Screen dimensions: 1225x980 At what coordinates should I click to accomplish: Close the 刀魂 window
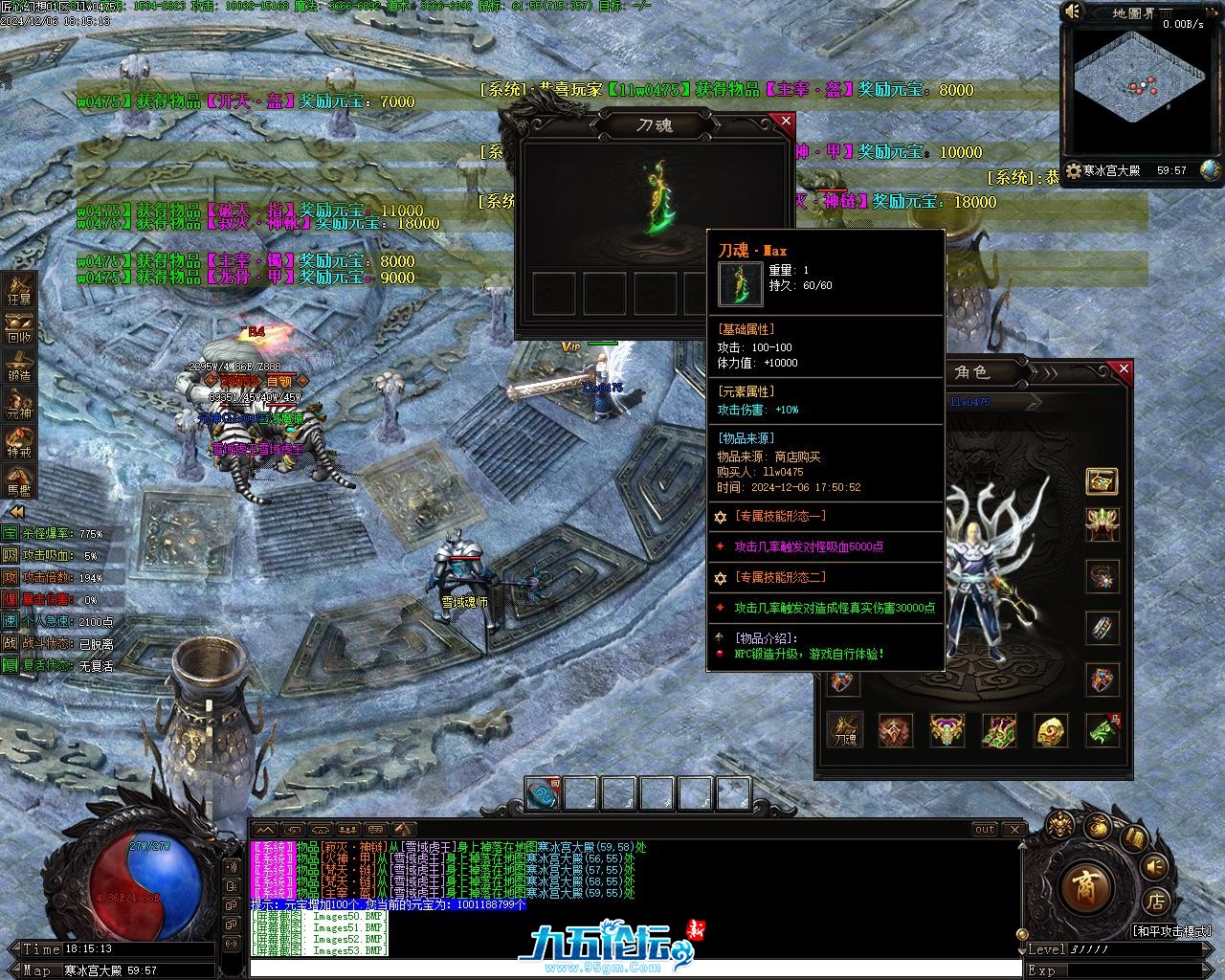coord(786,121)
